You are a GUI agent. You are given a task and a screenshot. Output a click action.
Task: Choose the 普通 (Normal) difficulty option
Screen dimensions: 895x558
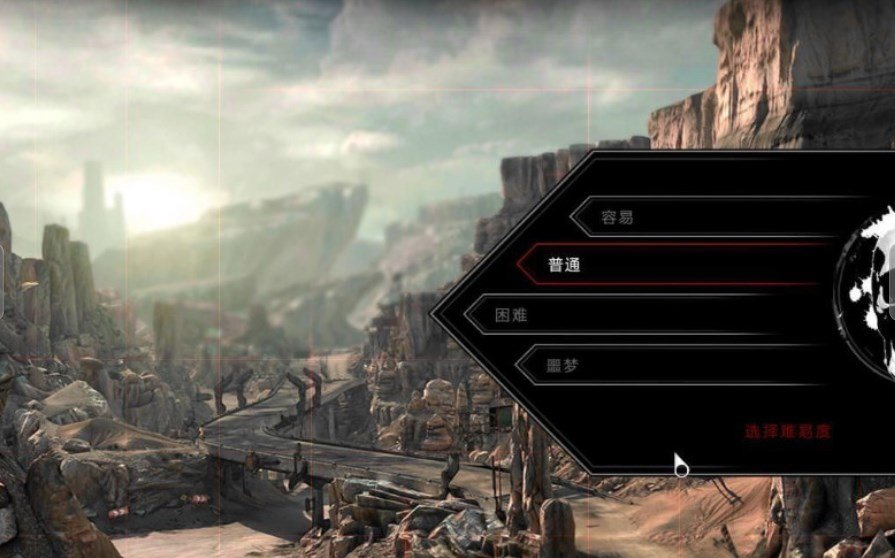tap(670, 266)
